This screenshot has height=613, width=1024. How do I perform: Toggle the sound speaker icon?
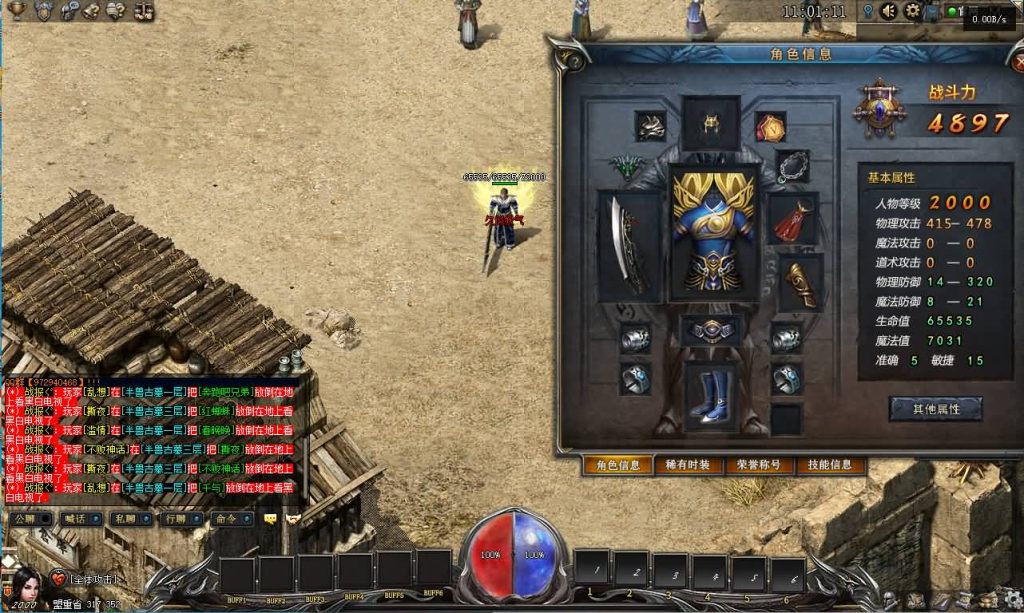click(x=890, y=11)
